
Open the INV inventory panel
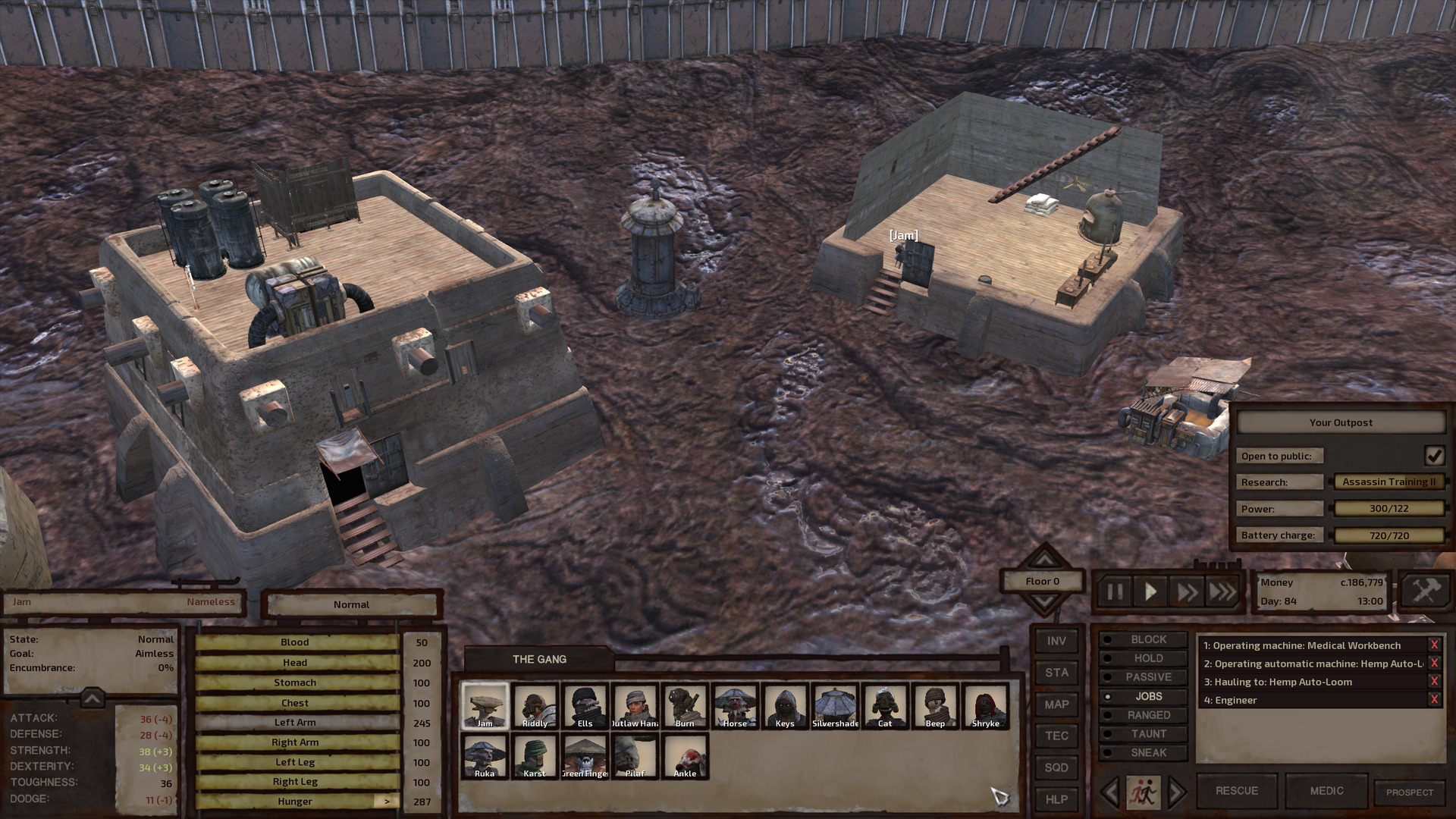tap(1056, 639)
